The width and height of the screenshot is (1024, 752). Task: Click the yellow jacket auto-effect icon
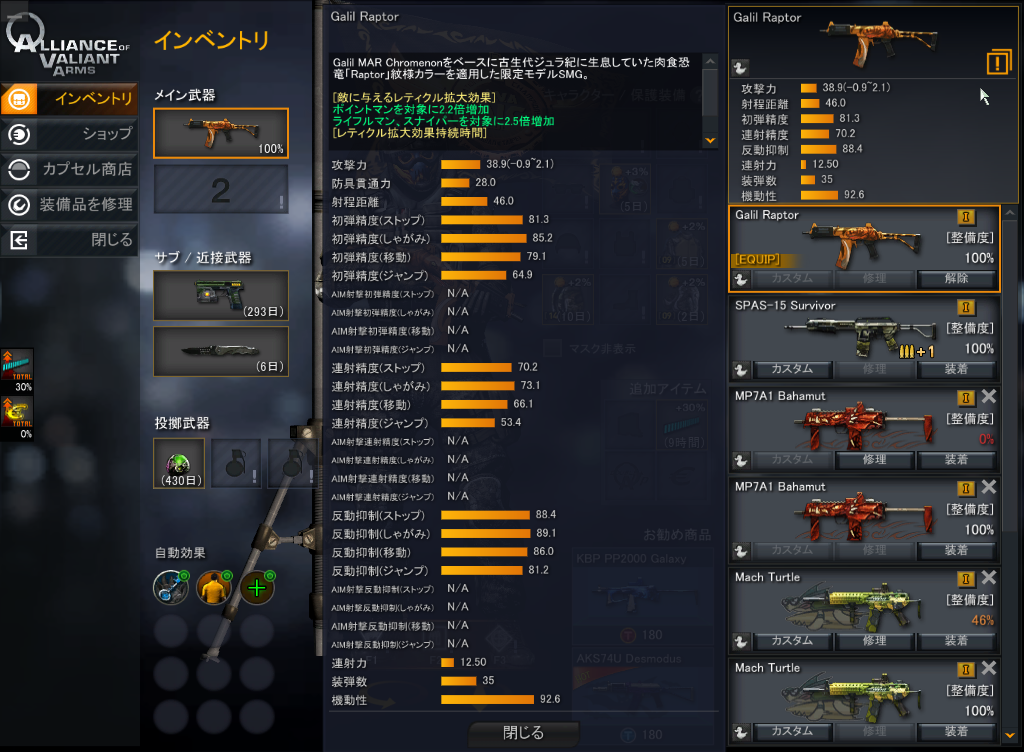pyautogui.click(x=214, y=587)
